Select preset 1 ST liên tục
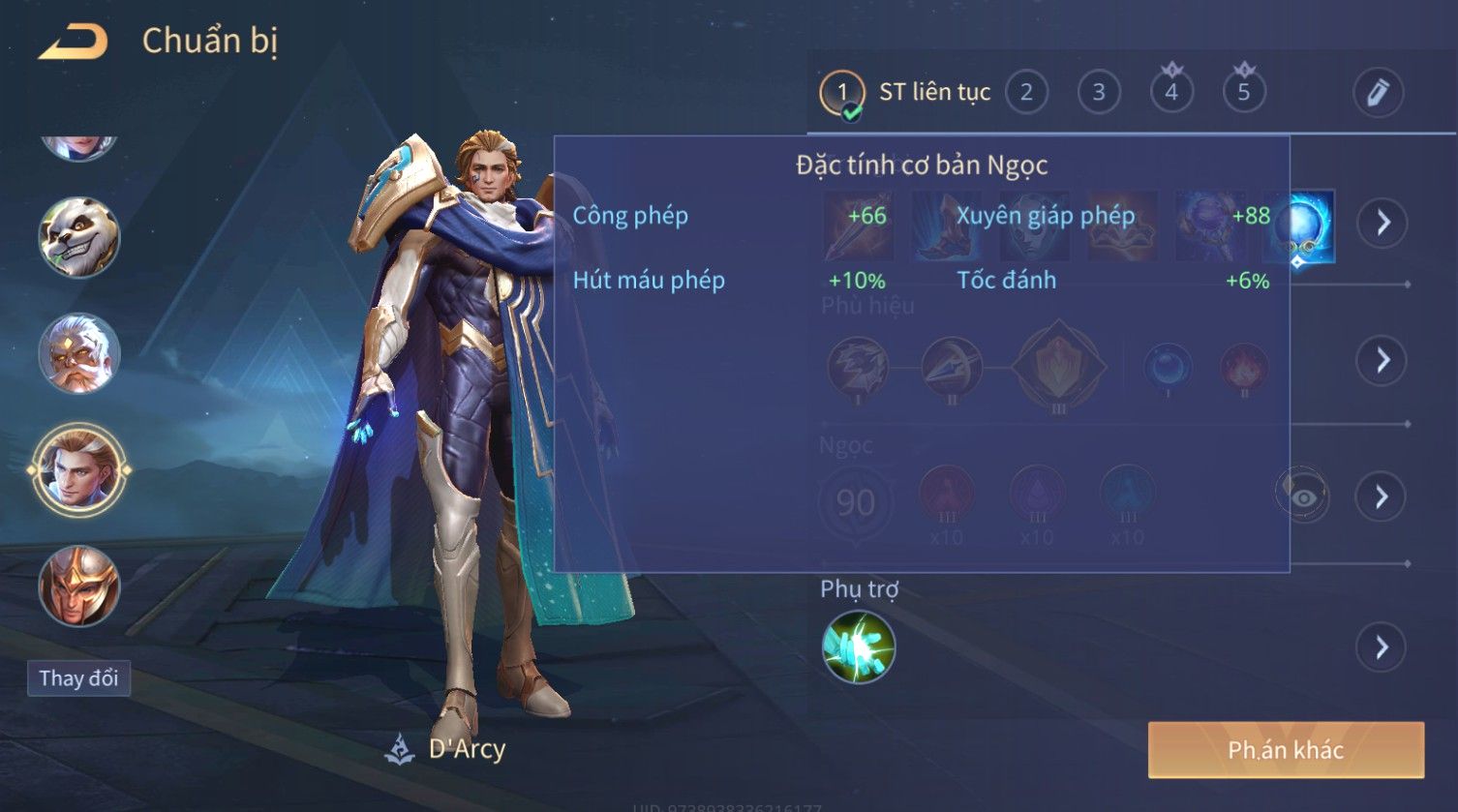 tap(905, 93)
